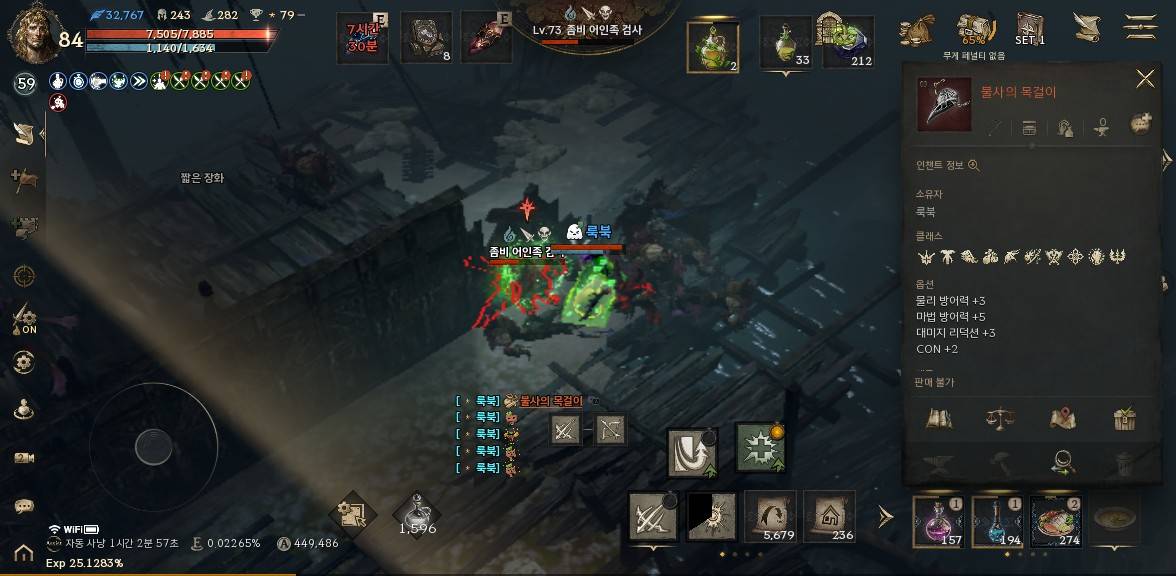1176x576 pixels.
Task: Open the coin pouch shop icon
Action: [917, 30]
